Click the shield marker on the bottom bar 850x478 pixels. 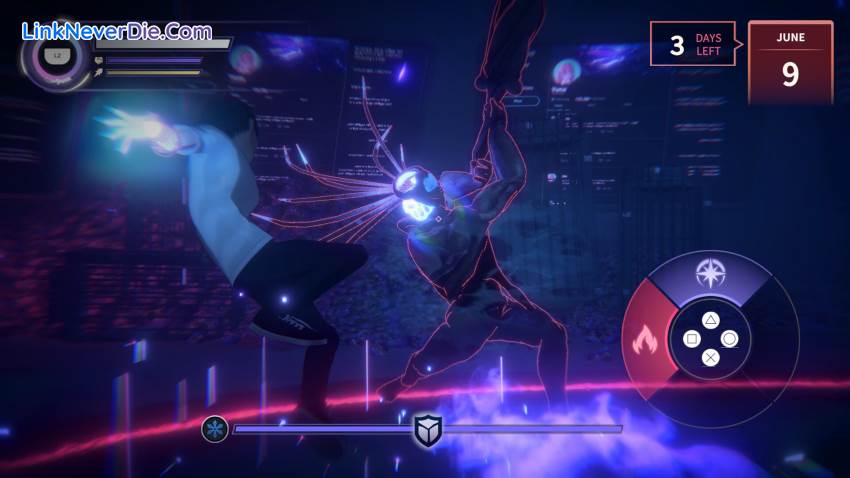pyautogui.click(x=428, y=430)
